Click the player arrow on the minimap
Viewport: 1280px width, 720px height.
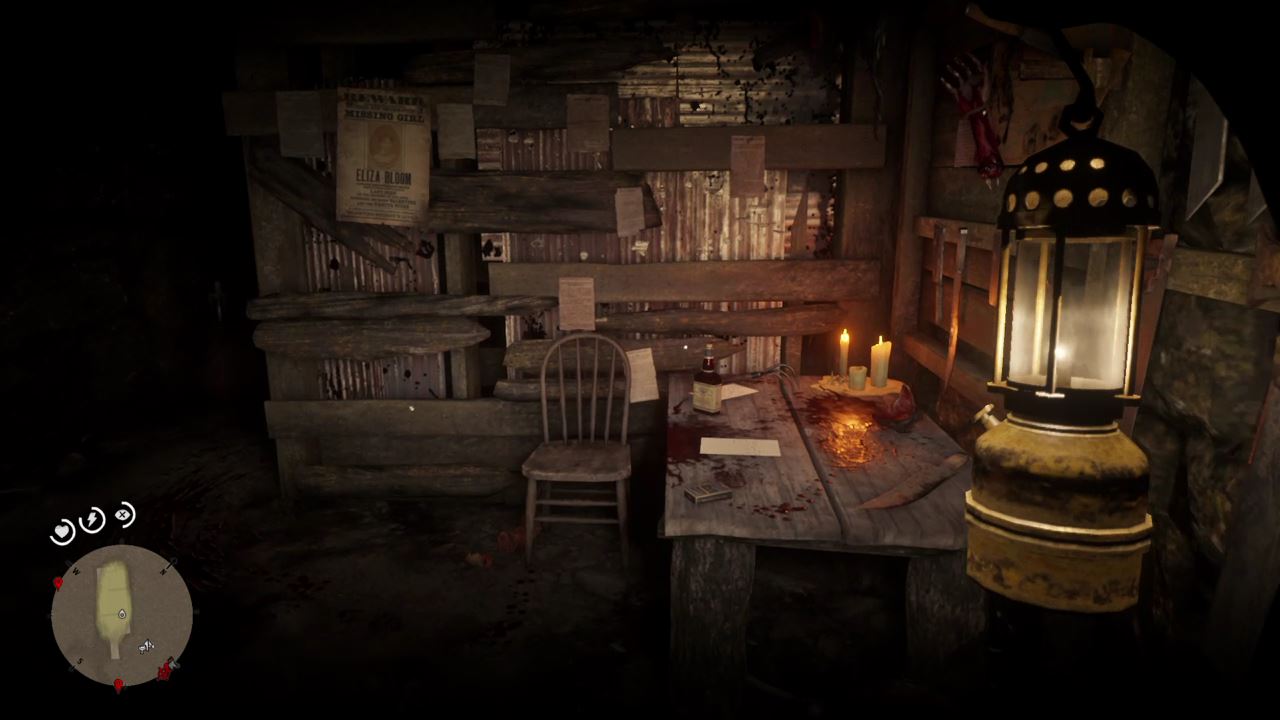coord(120,614)
